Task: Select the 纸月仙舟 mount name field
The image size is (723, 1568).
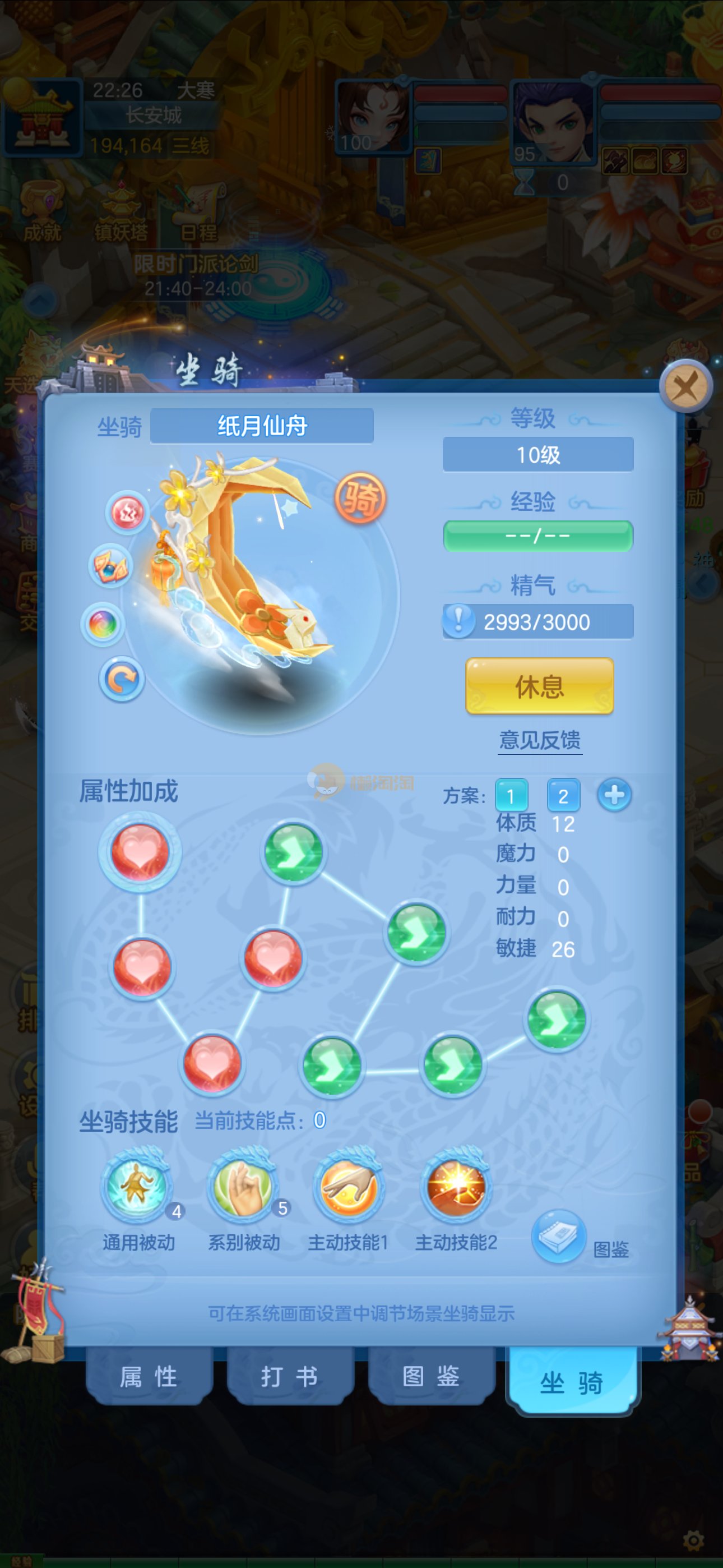Action: click(x=262, y=426)
